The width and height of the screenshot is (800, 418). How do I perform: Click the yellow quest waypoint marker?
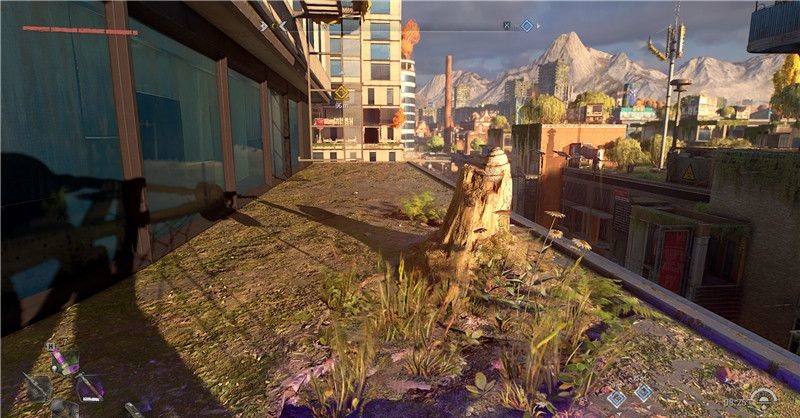[x=342, y=92]
